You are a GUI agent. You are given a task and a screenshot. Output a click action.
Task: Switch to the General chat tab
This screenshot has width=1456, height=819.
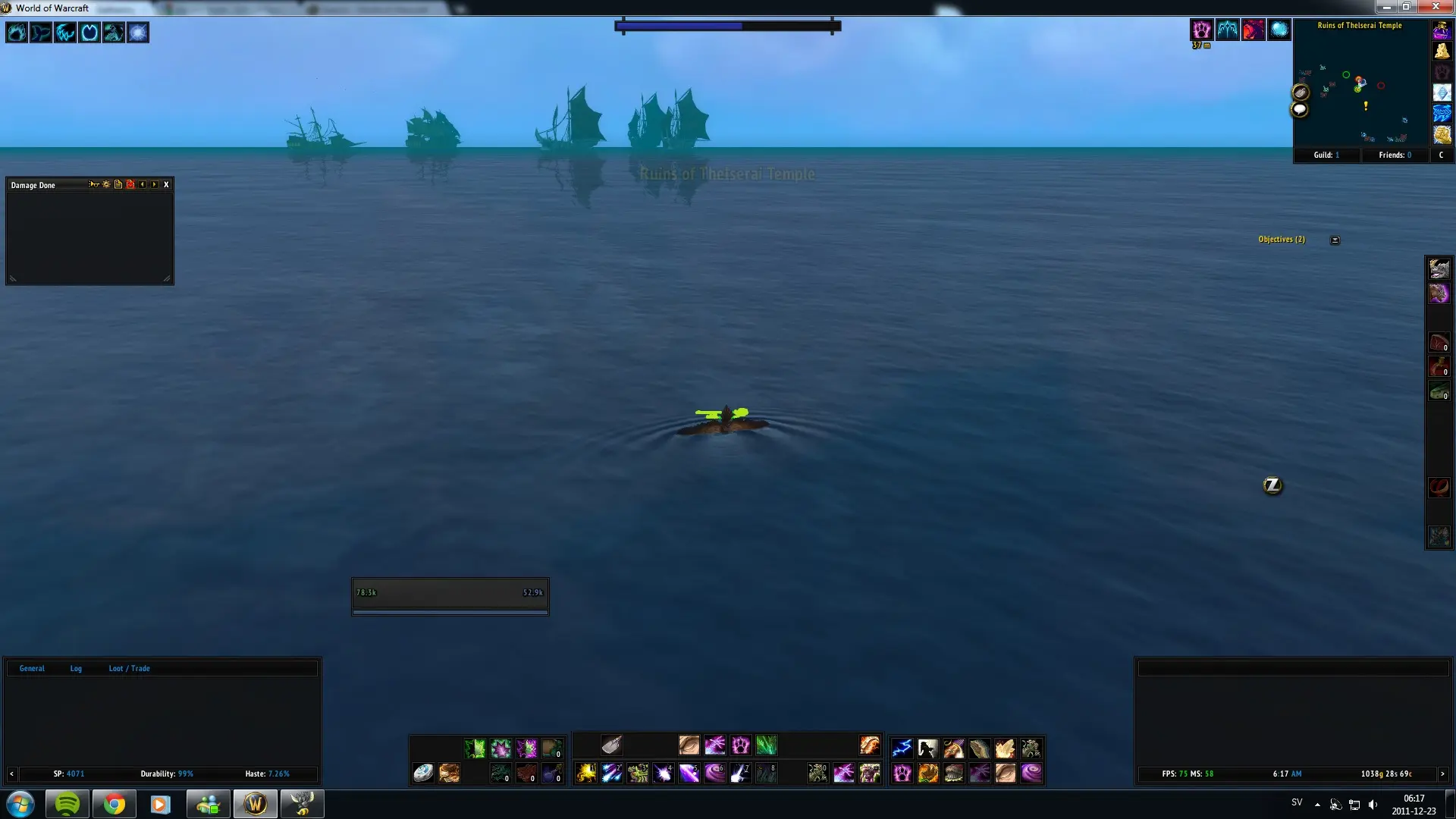pyautogui.click(x=32, y=668)
